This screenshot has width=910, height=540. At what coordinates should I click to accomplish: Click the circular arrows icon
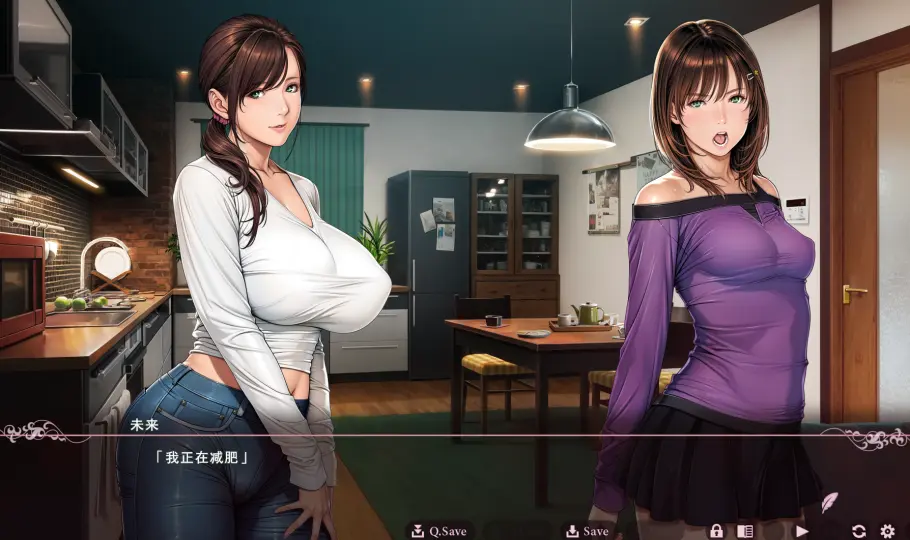tap(858, 531)
